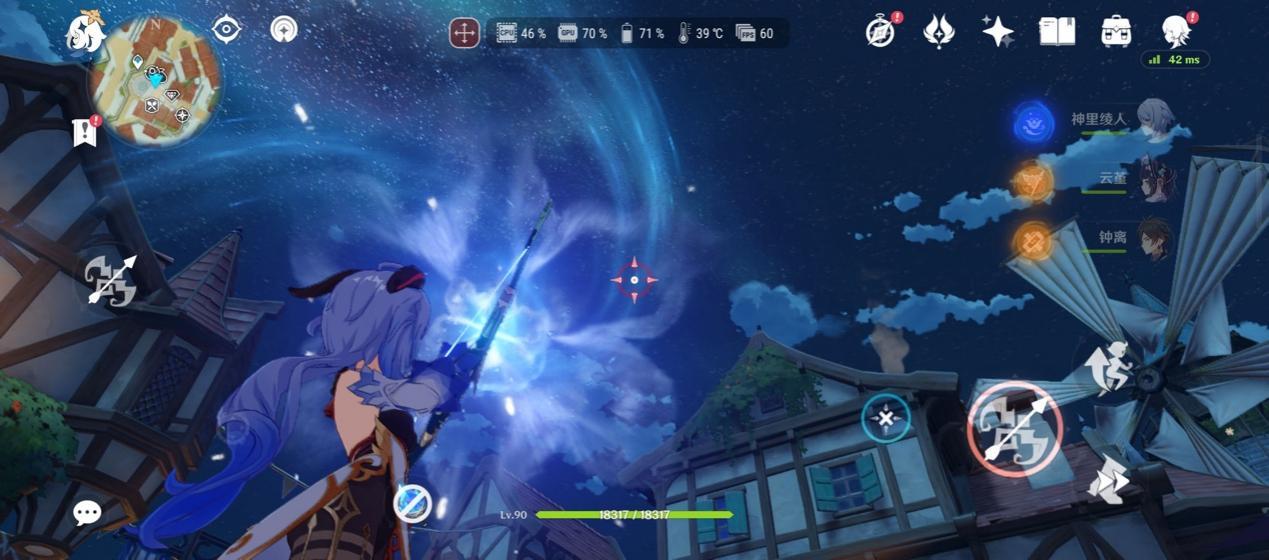Toggle the bow aiming mode button

point(110,279)
